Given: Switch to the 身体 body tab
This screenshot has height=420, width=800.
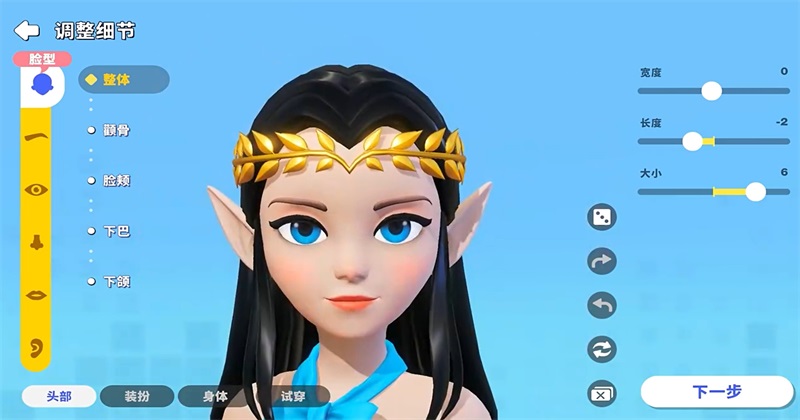Looking at the screenshot, I should [x=215, y=396].
